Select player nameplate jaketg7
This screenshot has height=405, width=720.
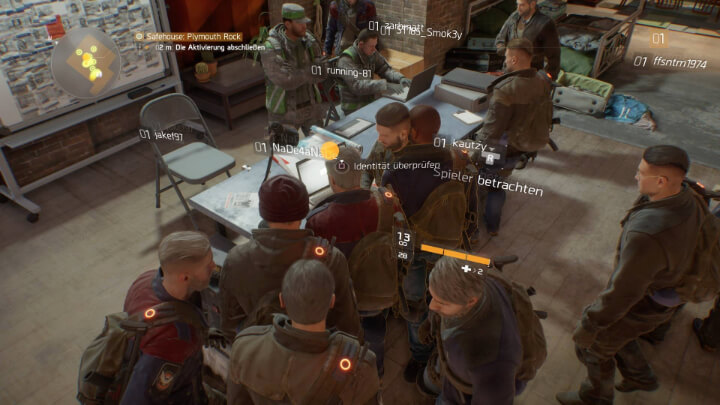[x=166, y=135]
